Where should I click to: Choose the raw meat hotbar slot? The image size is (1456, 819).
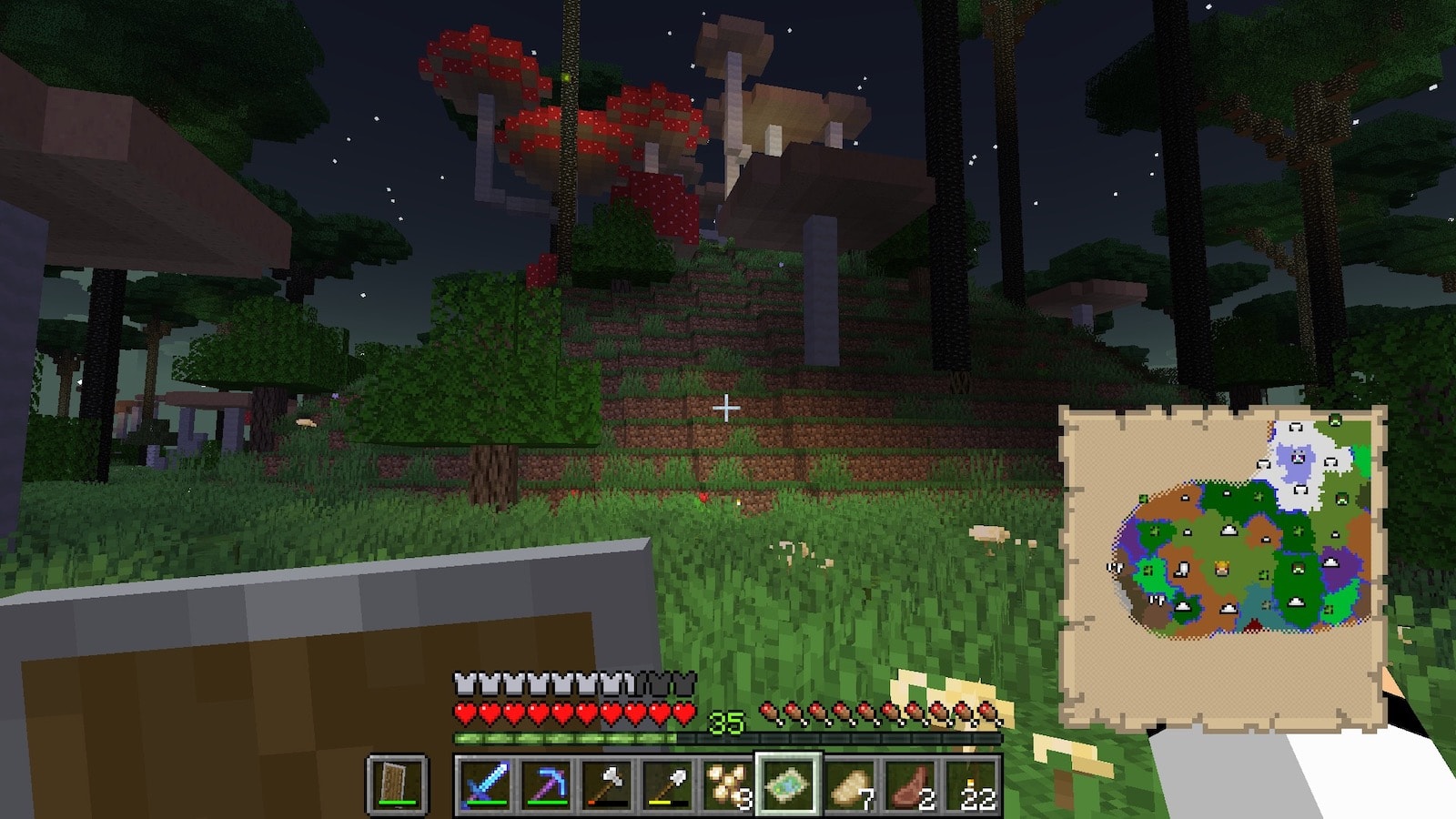pyautogui.click(x=910, y=784)
